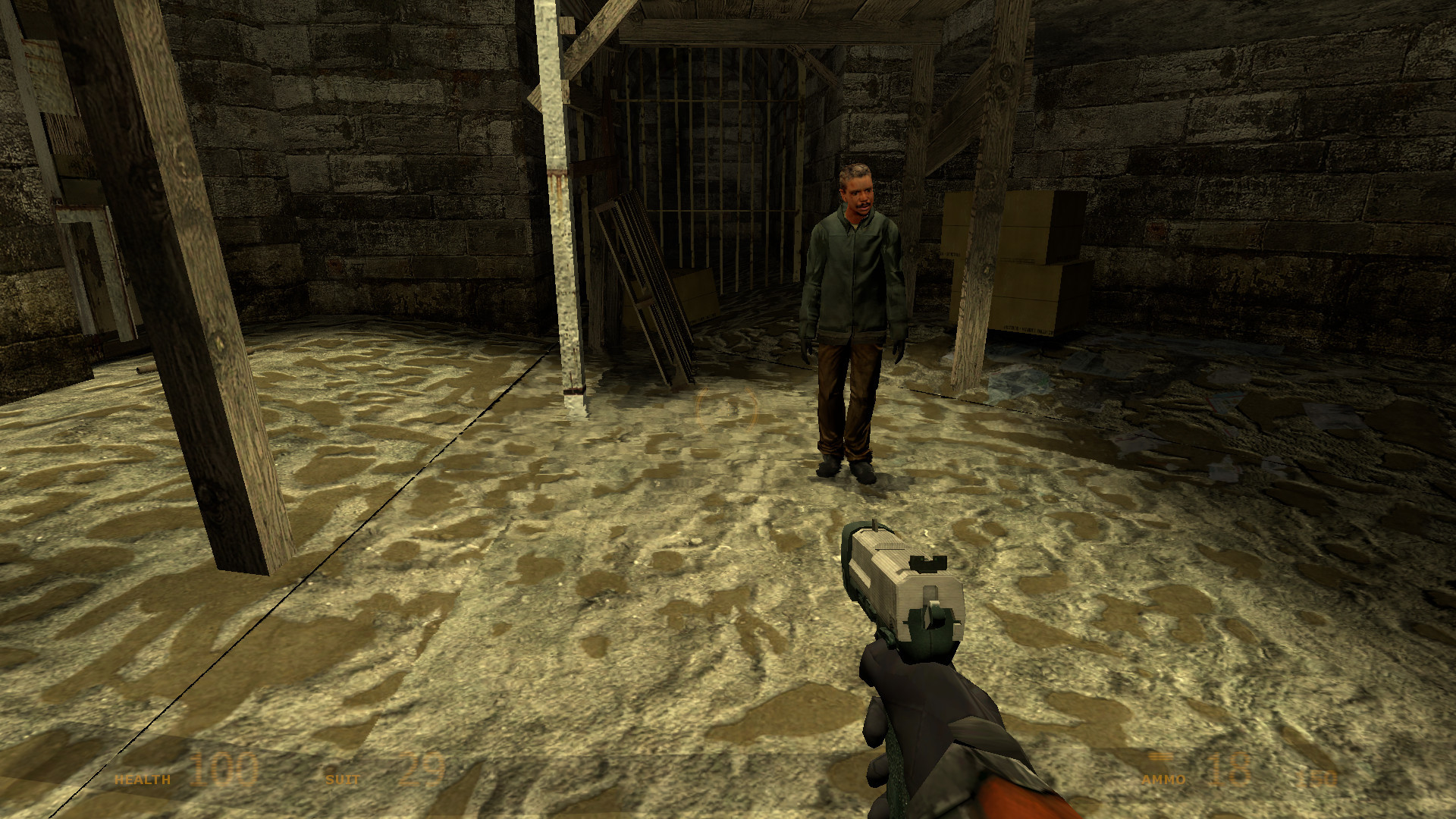This screenshot has width=1456, height=819.
Task: Click the AMMO label on the HUD
Action: (x=1165, y=780)
